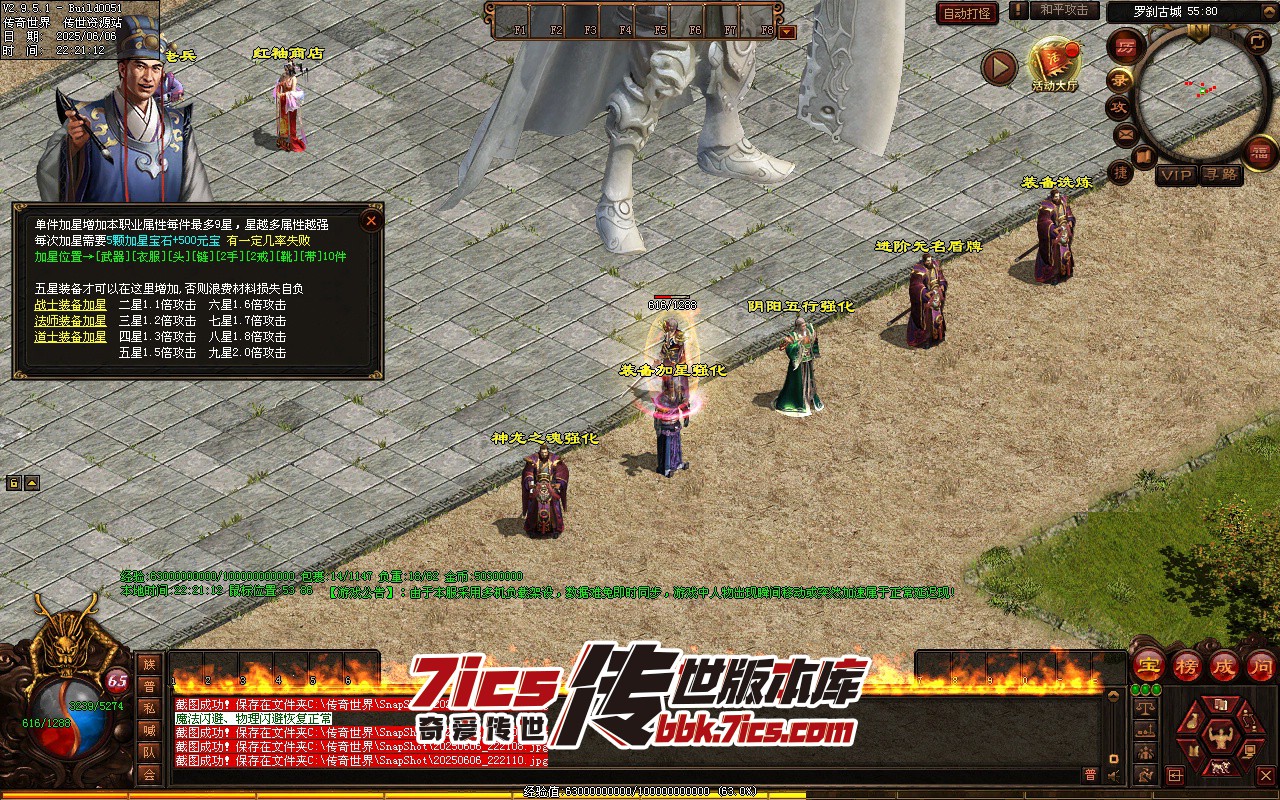1280x800 pixels.
Task: Open the 成 achievements button
Action: pos(1224,665)
